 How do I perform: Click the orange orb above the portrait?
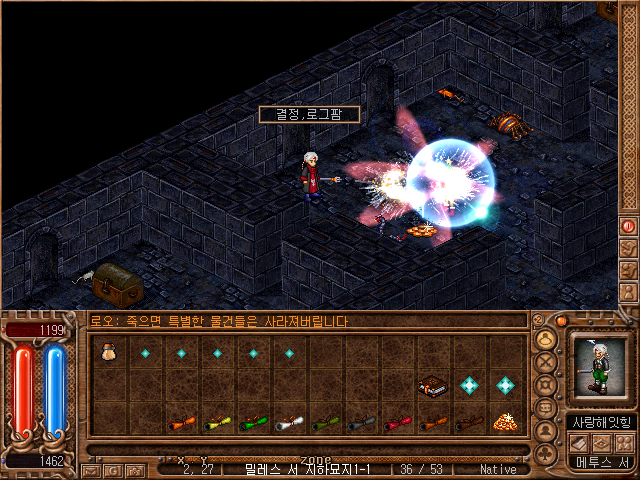[561, 321]
